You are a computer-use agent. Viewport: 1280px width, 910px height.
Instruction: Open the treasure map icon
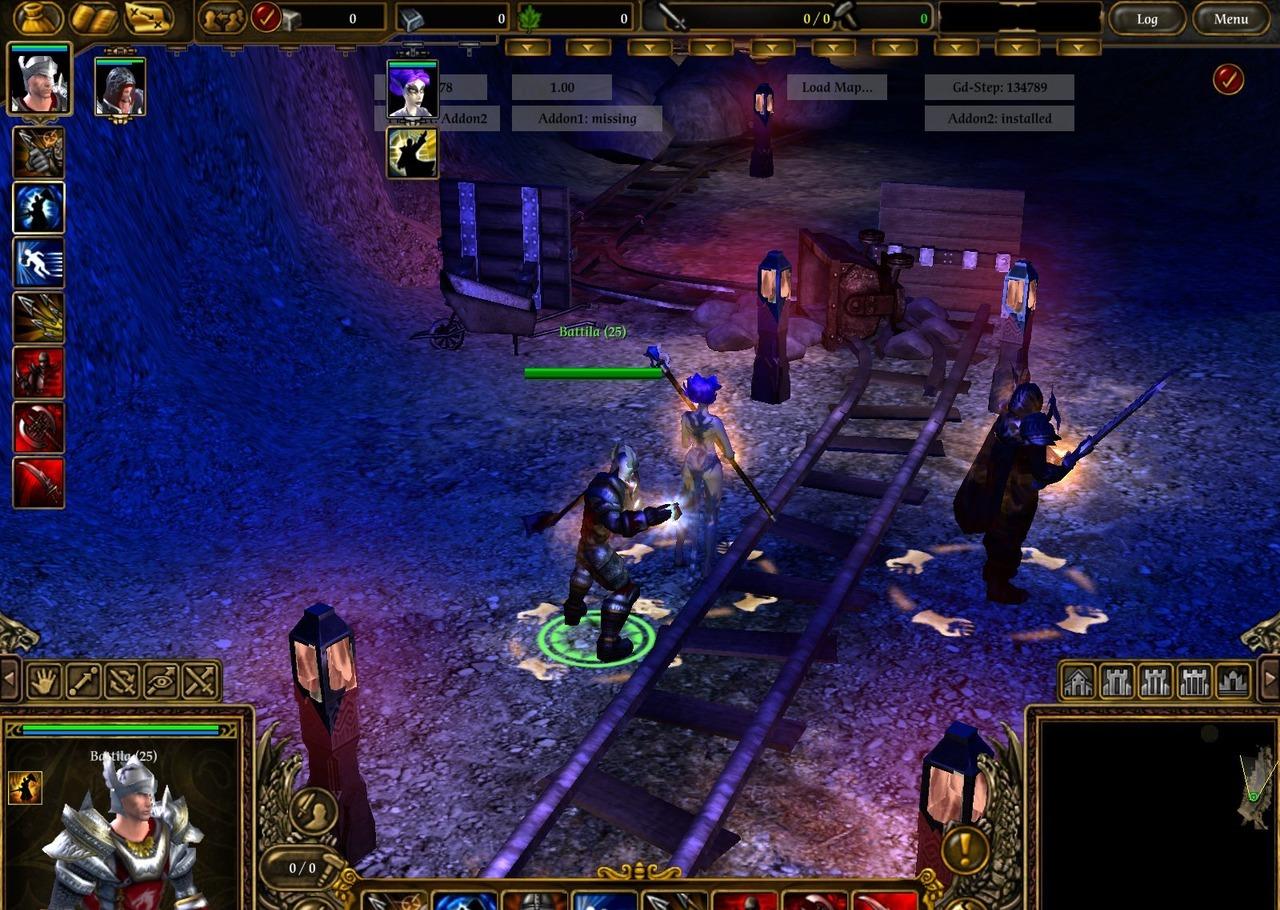pos(148,18)
